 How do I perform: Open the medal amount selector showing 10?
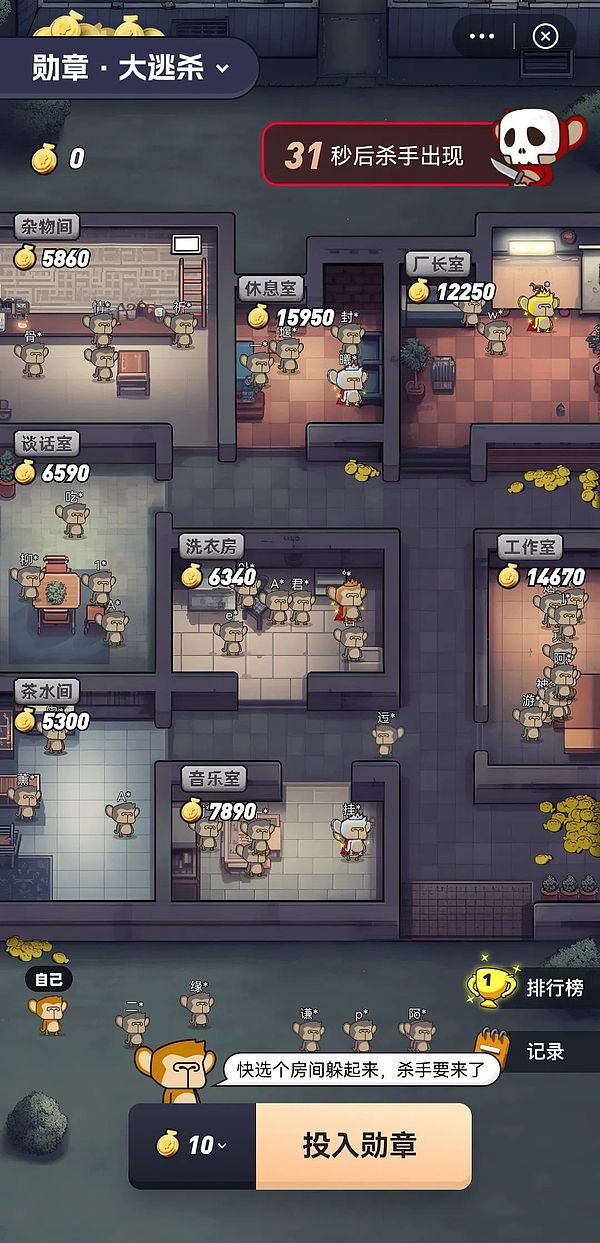pos(193,1145)
